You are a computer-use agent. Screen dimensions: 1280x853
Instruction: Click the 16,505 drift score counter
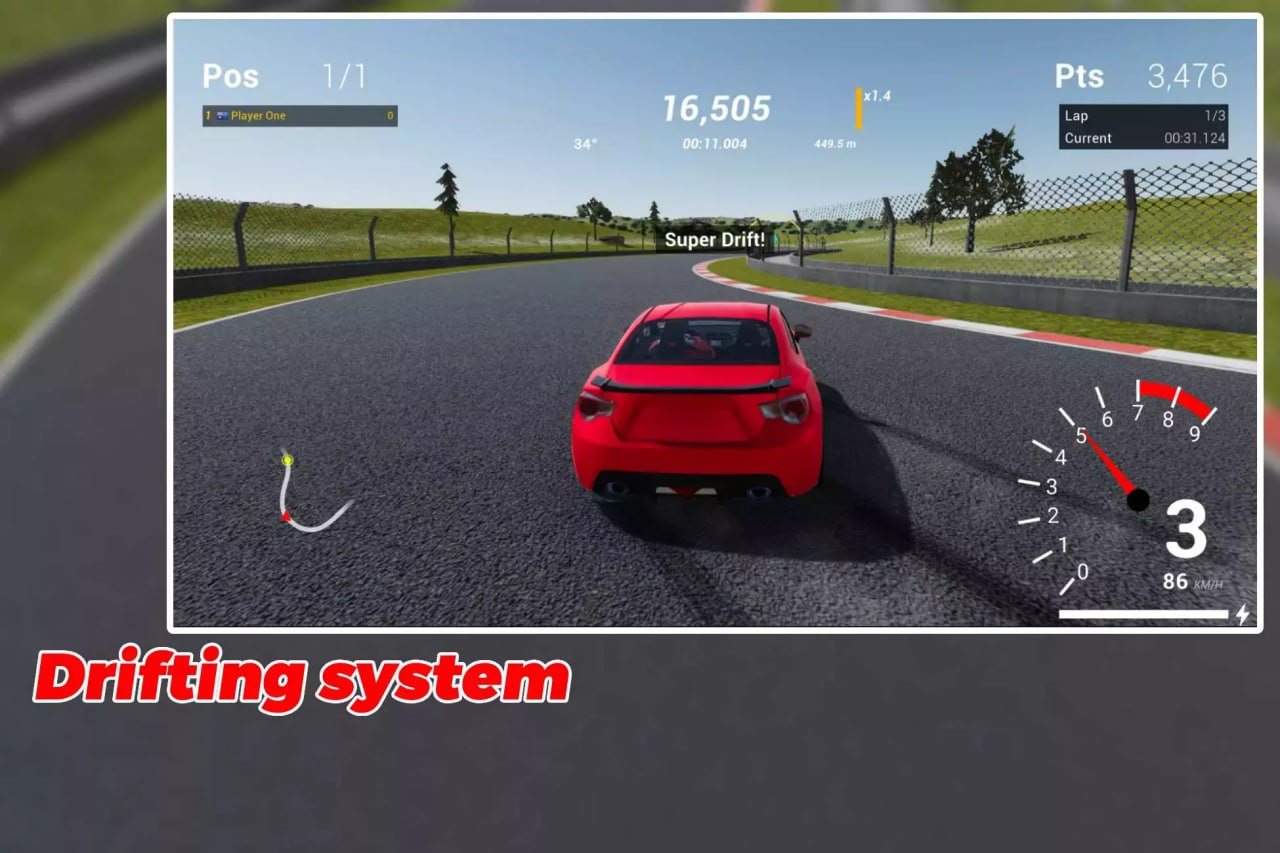(x=716, y=109)
